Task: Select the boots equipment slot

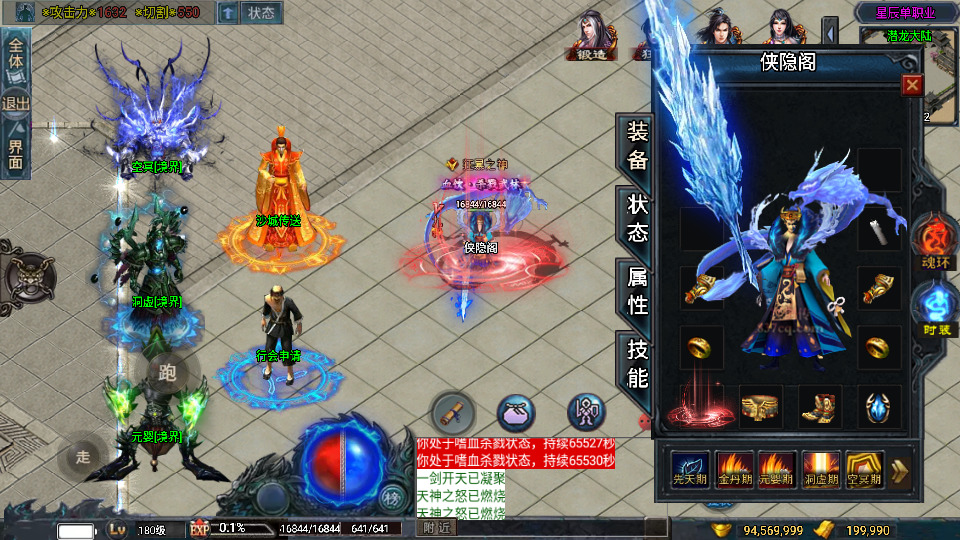Action: coord(819,407)
